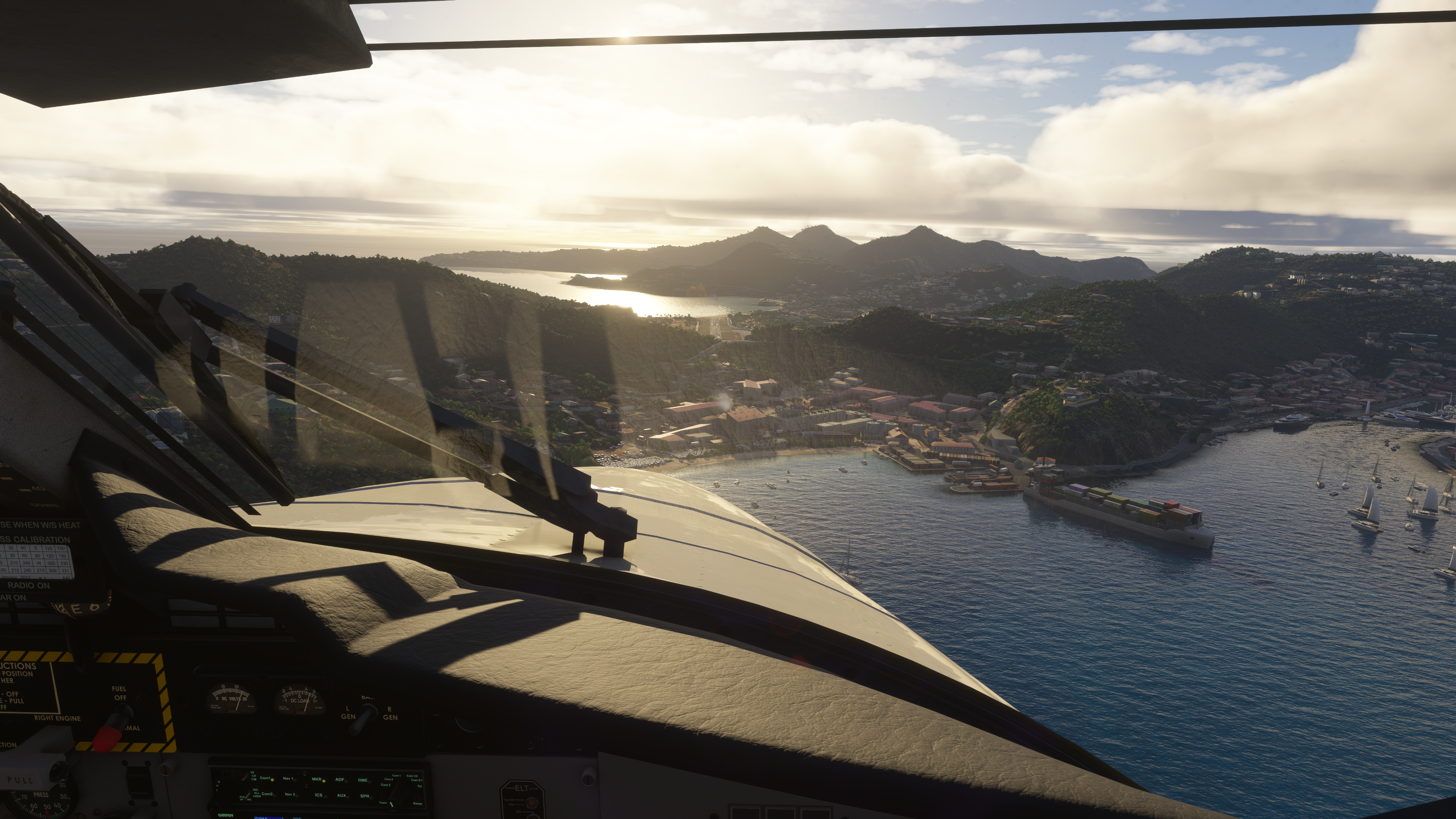This screenshot has width=1456, height=819.
Task: Toggle the MKR marker audio button
Action: [x=317, y=780]
